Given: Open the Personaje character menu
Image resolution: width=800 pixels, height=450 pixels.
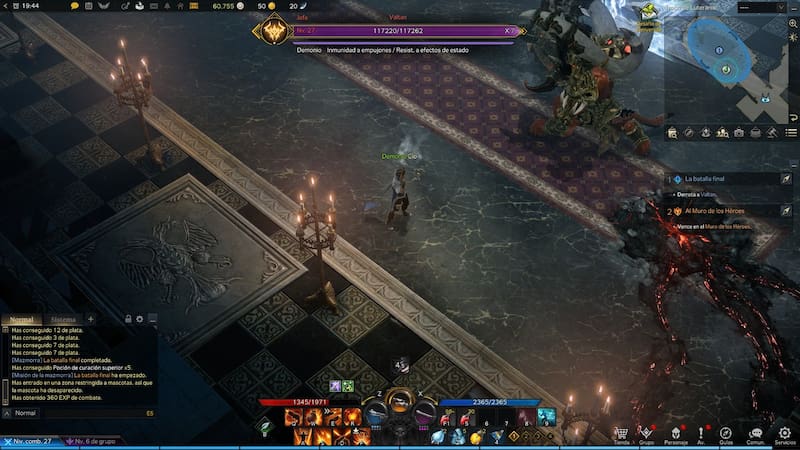Looking at the screenshot, I should 676,433.
